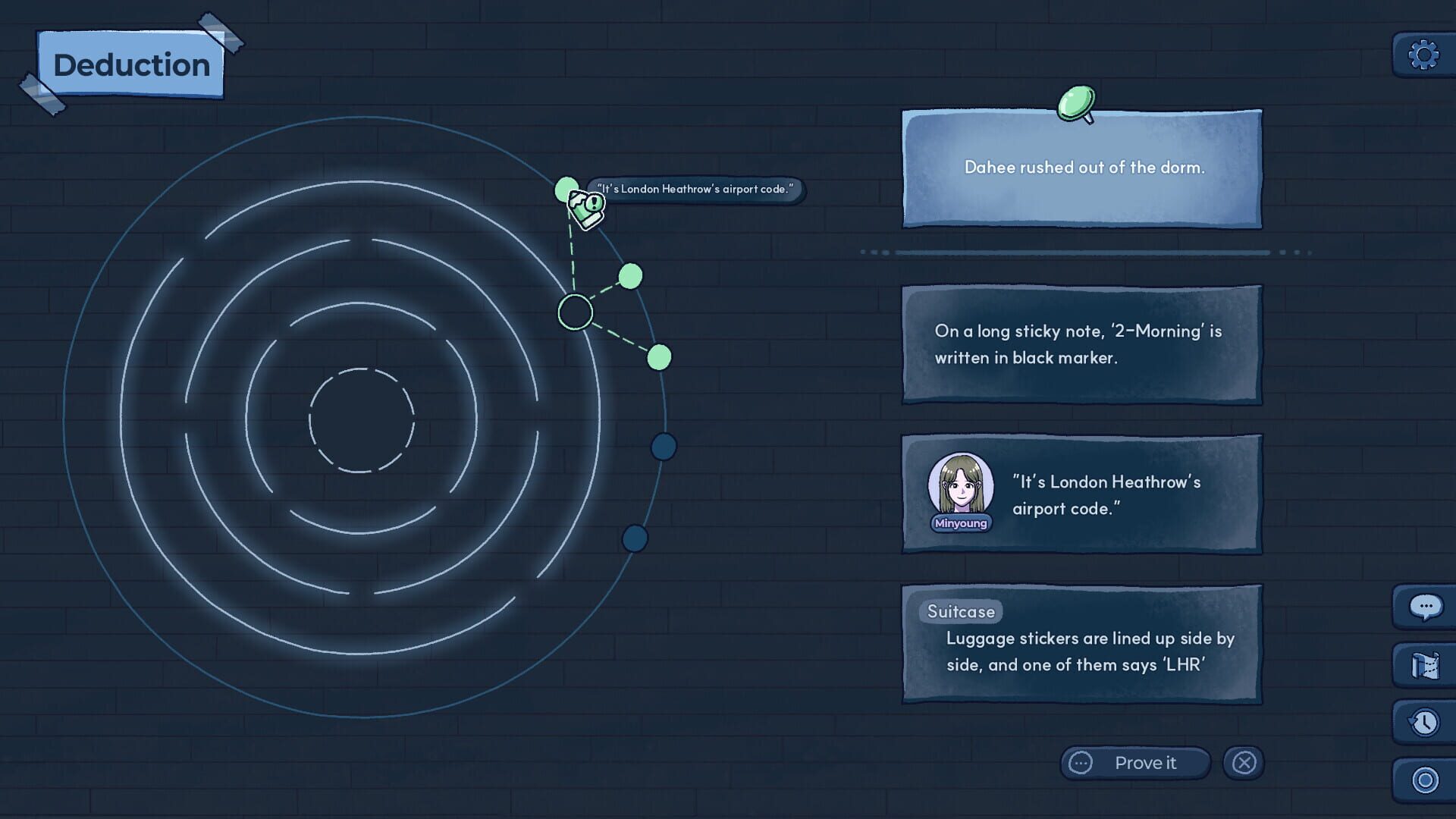This screenshot has height=819, width=1456.
Task: Open the dialogue log speech bubble icon
Action: pyautogui.click(x=1424, y=607)
